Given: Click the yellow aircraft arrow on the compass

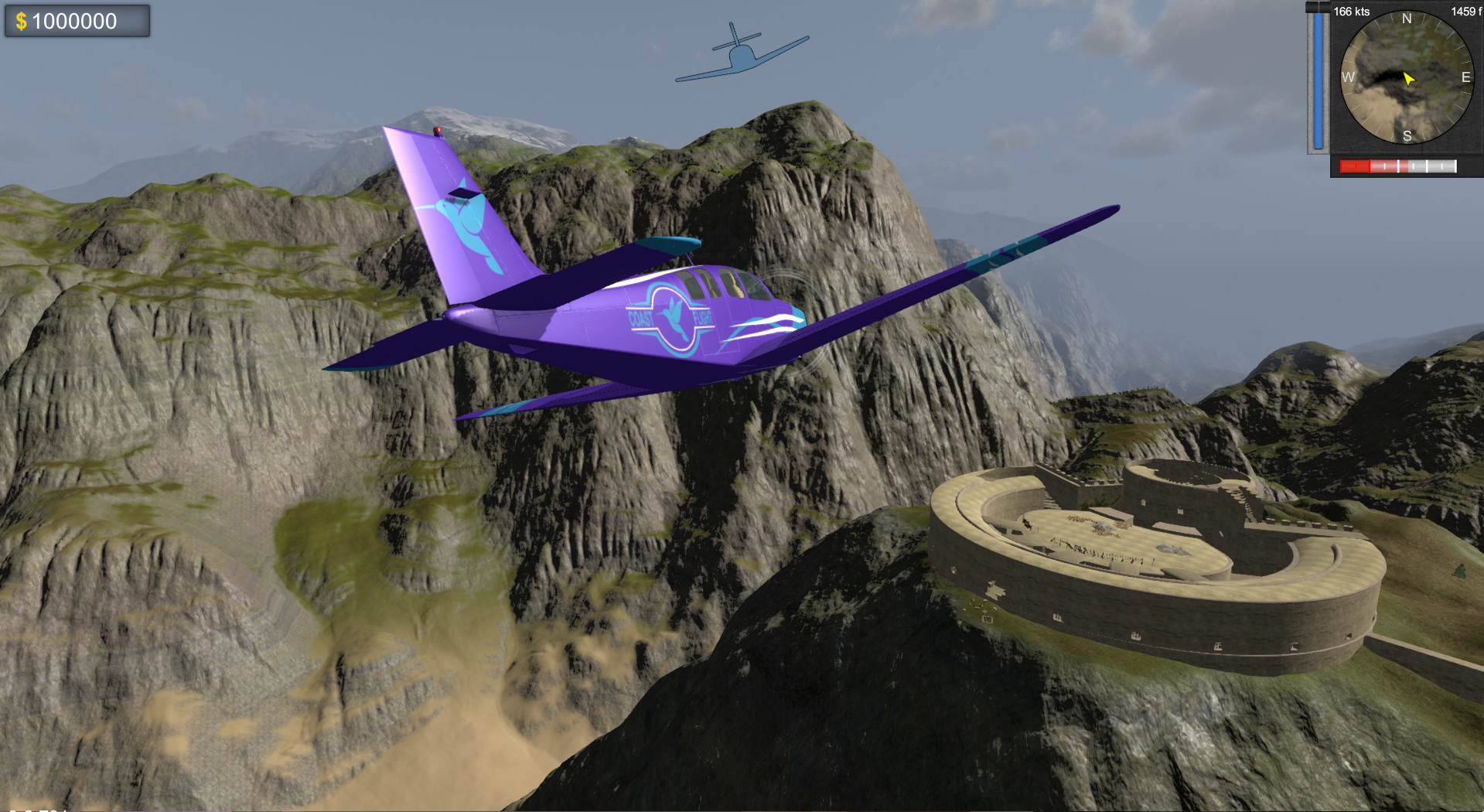Looking at the screenshot, I should click(1409, 78).
